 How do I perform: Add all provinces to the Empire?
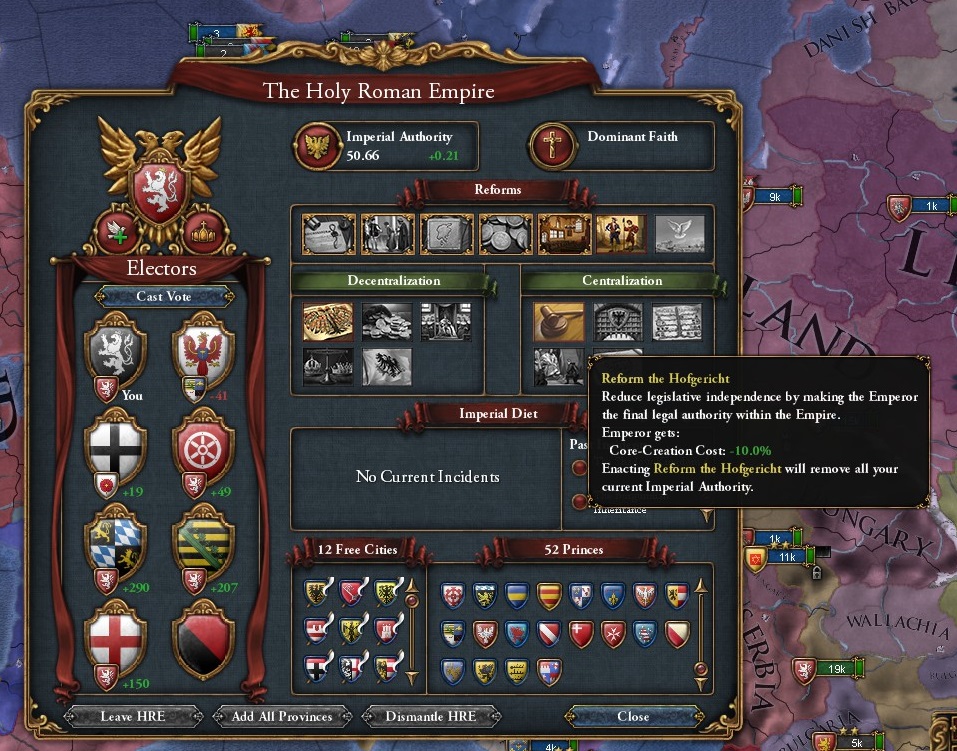click(284, 716)
